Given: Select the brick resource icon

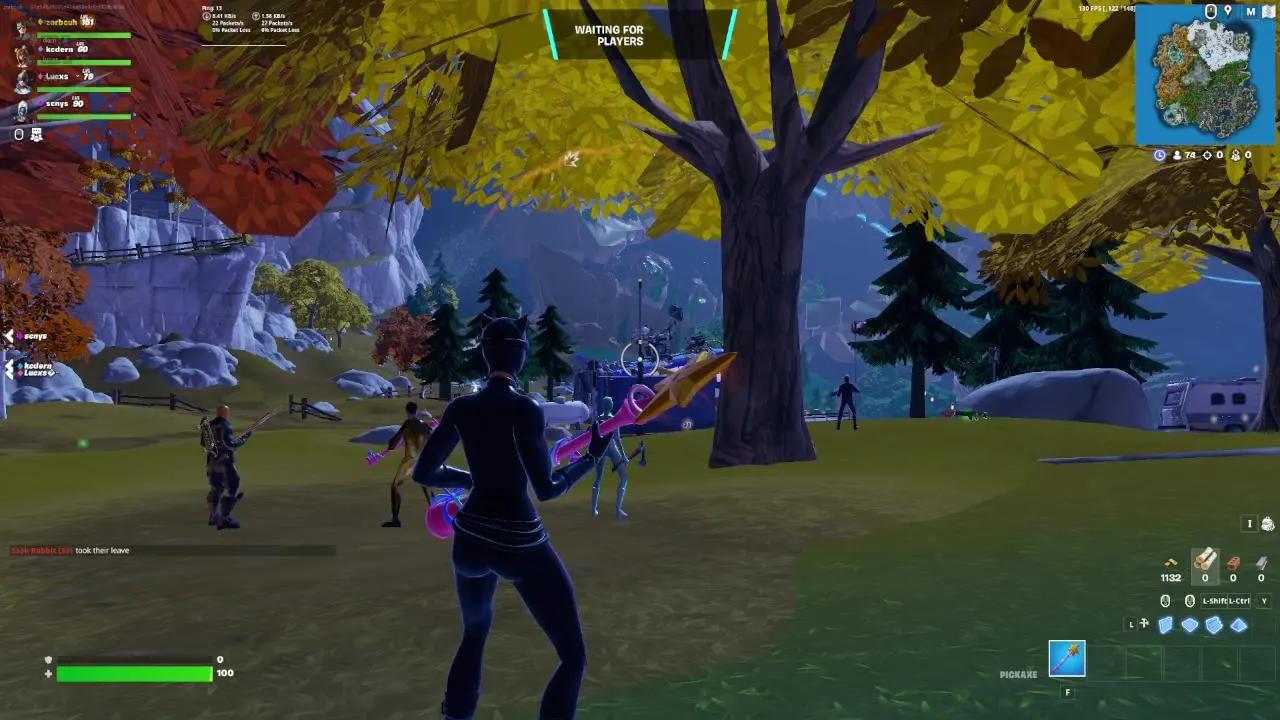Looking at the screenshot, I should tap(1233, 561).
